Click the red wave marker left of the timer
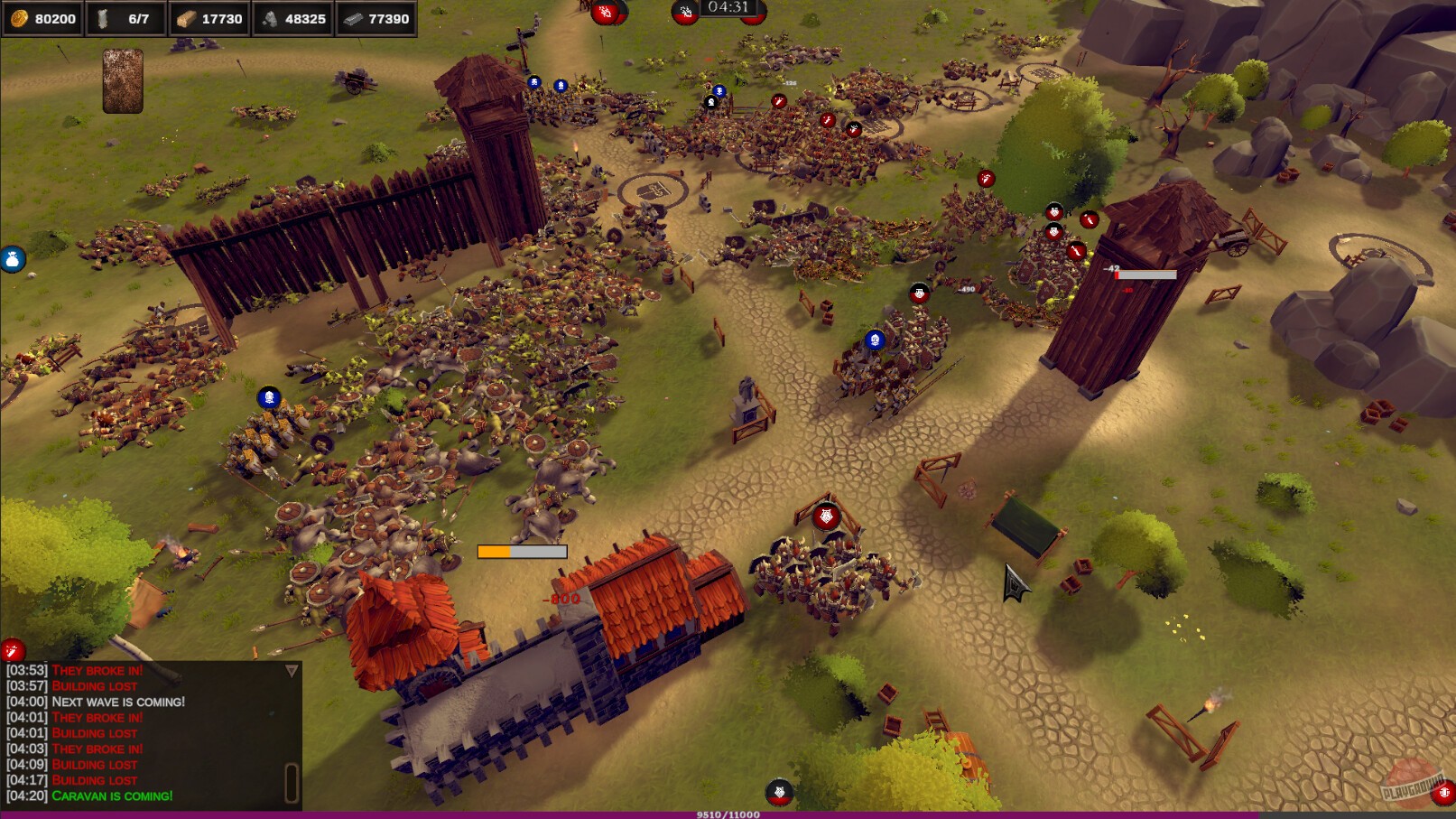This screenshot has height=819, width=1456. 684,12
